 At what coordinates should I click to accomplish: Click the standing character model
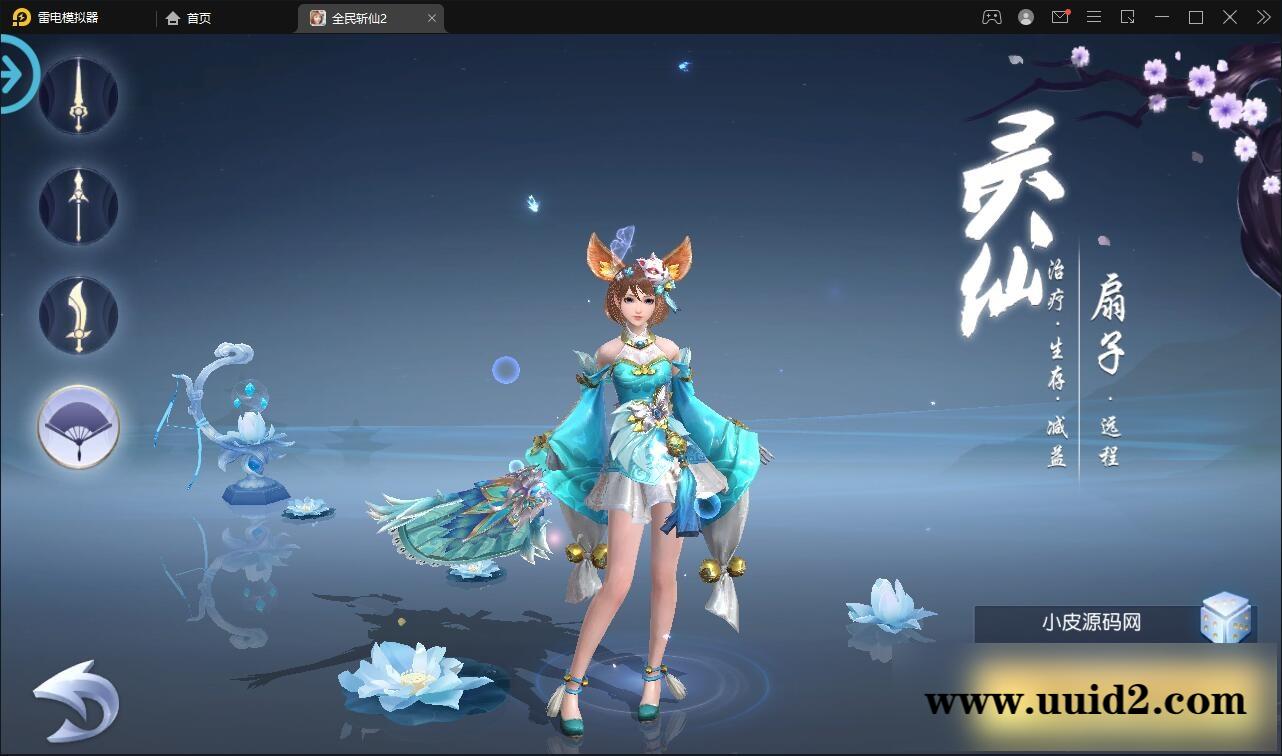click(640, 450)
